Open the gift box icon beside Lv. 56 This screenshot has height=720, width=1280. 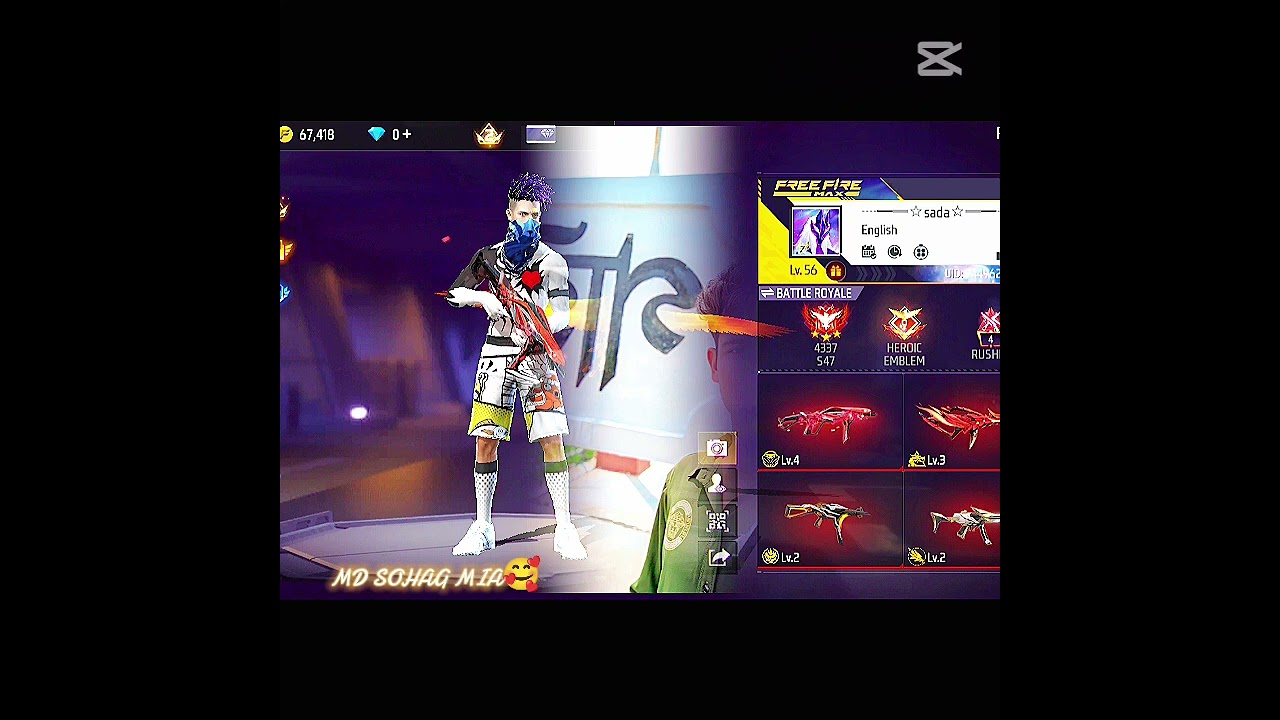click(x=835, y=271)
